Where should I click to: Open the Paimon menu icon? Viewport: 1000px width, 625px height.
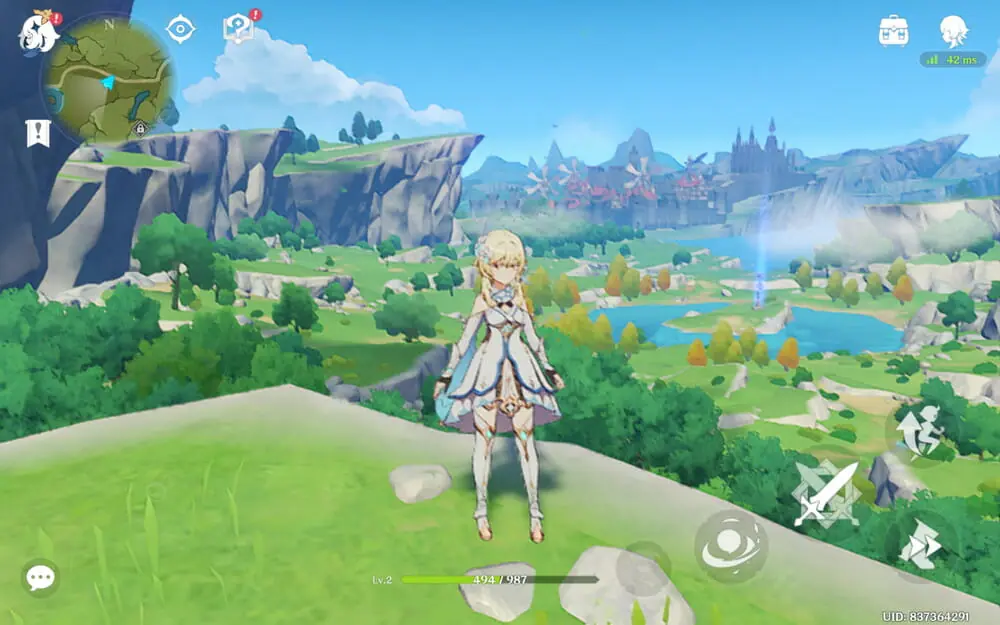38,31
